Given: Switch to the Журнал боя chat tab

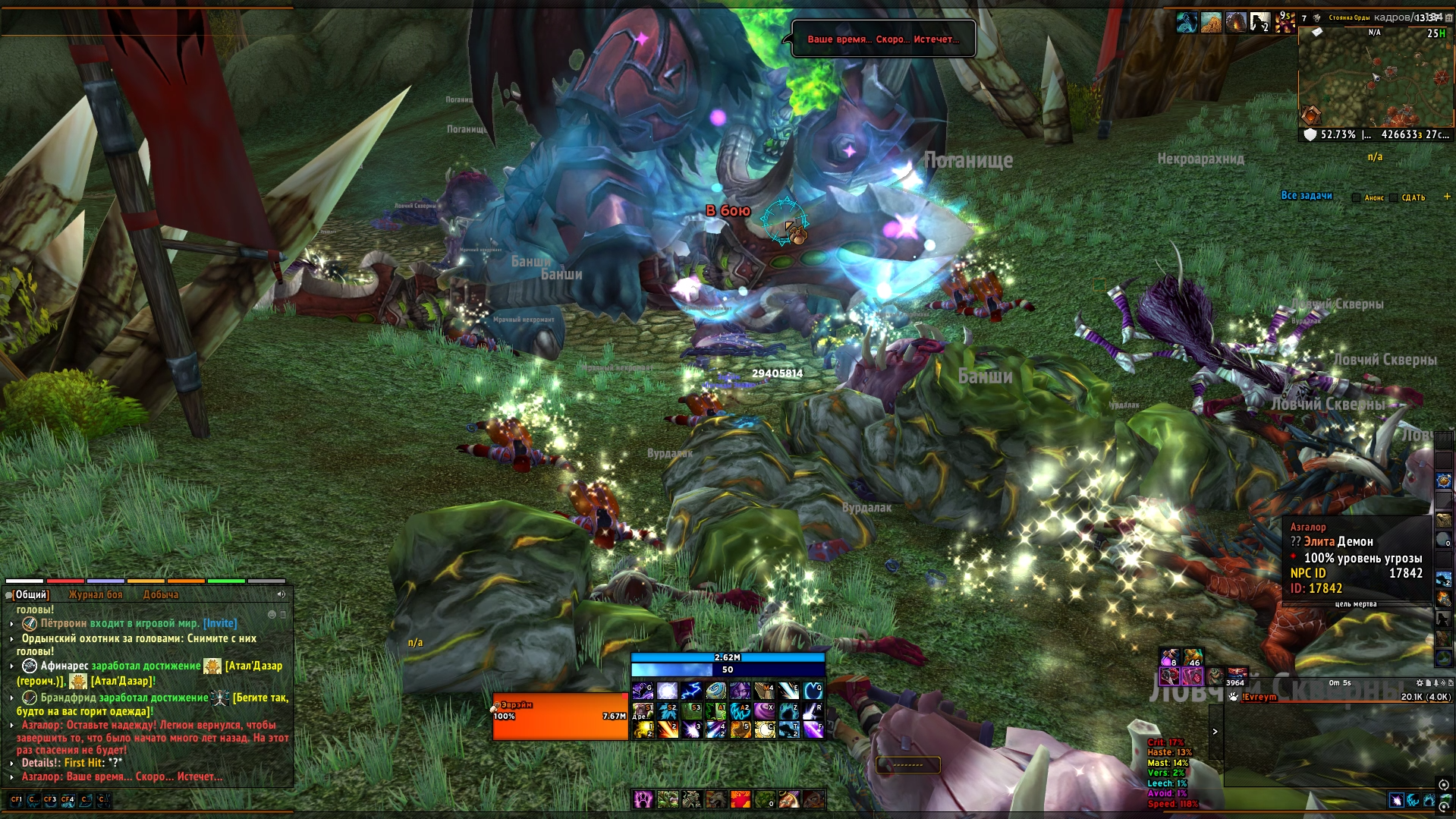Looking at the screenshot, I should [x=95, y=595].
